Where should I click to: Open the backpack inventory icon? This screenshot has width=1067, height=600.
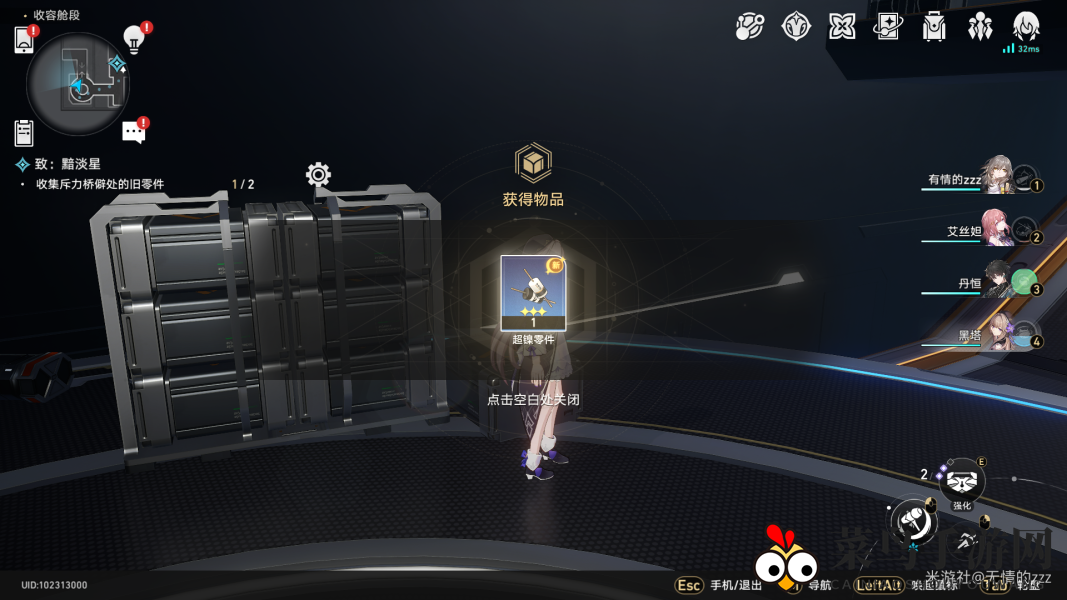934,27
